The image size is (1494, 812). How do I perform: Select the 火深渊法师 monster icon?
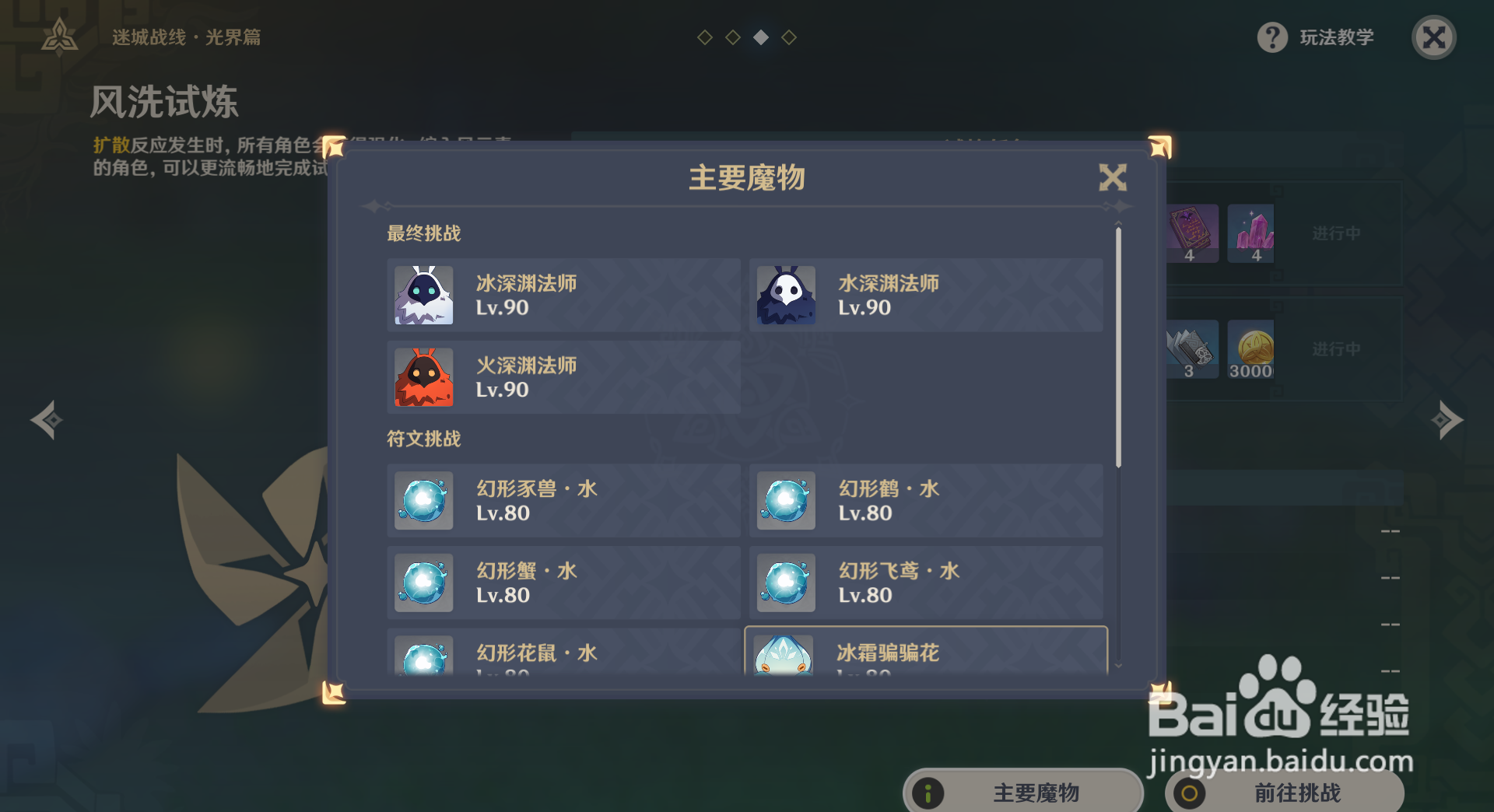(423, 378)
